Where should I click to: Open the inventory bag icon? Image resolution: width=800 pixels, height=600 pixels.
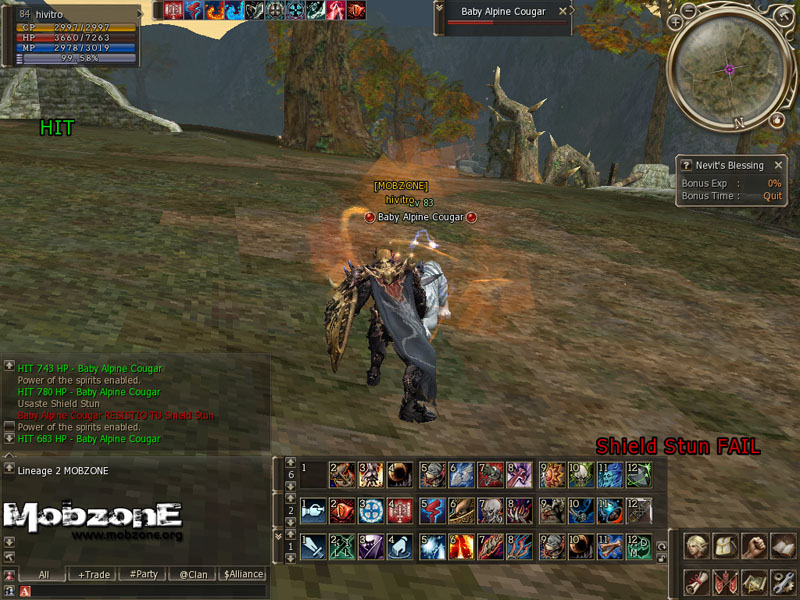click(x=725, y=546)
